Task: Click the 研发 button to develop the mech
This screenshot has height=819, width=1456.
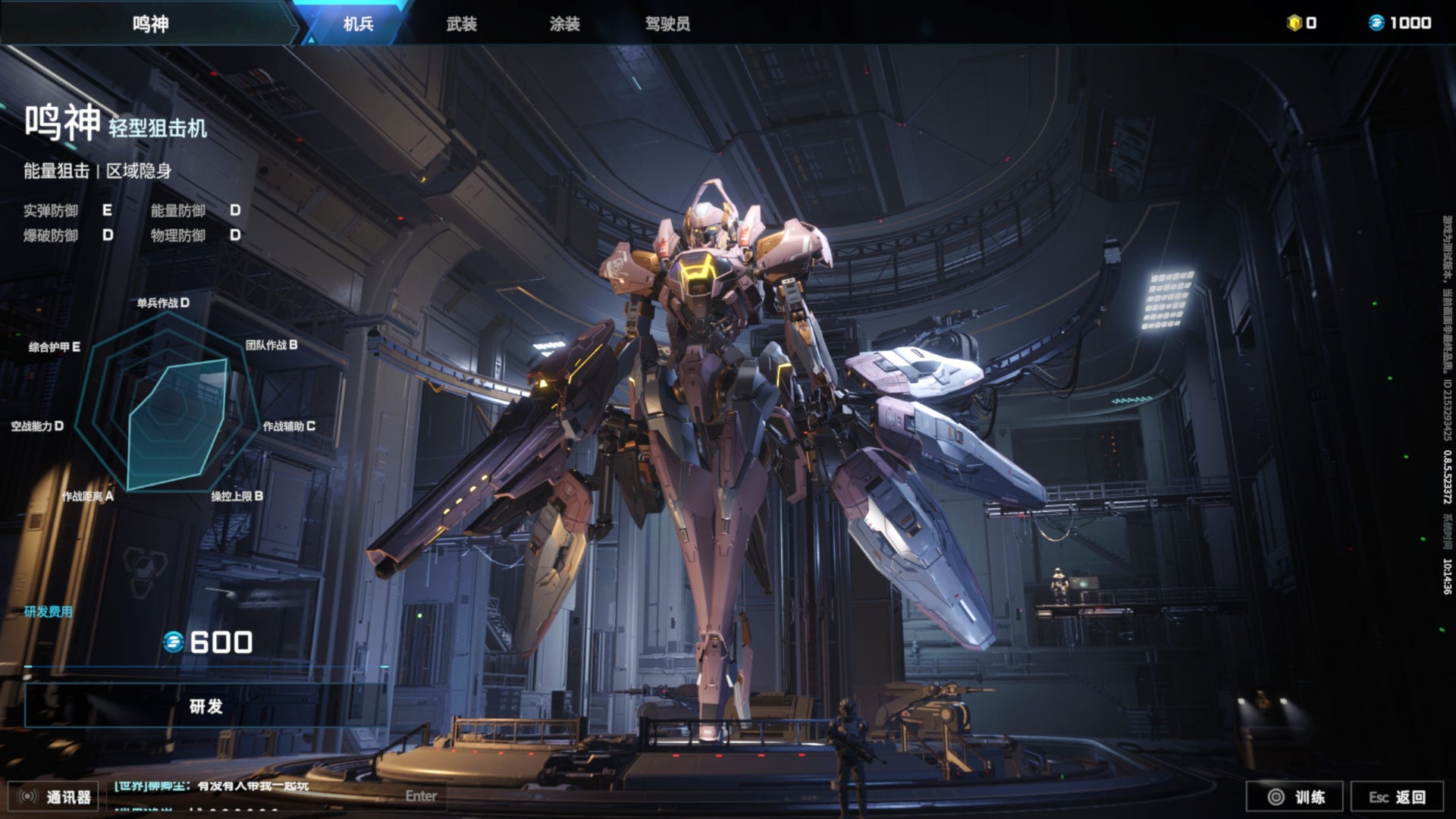Action: click(206, 706)
